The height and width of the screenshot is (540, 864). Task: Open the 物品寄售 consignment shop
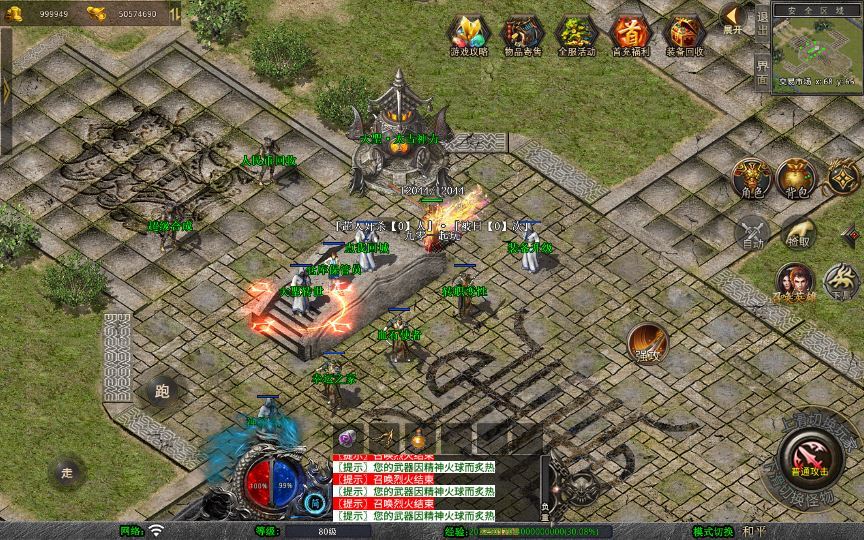click(522, 35)
